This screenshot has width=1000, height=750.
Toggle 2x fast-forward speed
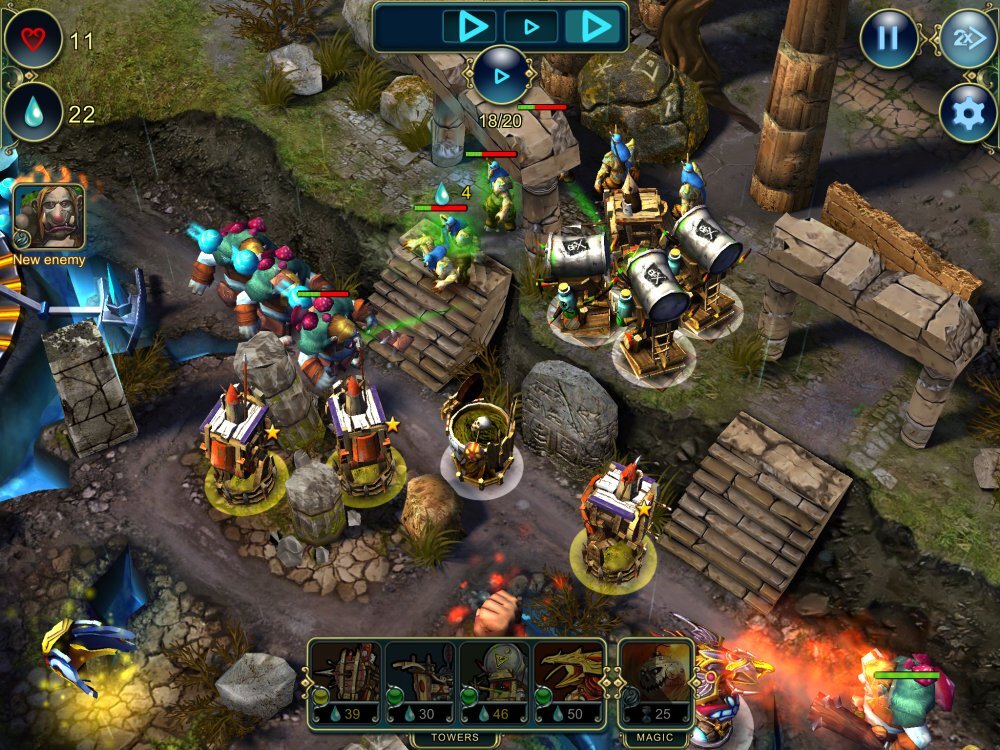[x=968, y=39]
